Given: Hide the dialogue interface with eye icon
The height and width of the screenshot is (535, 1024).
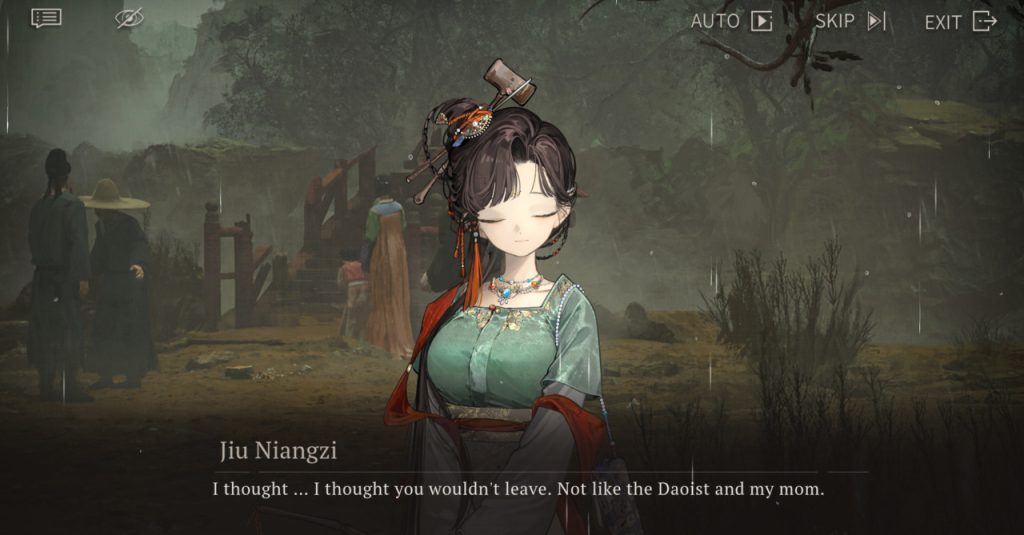Looking at the screenshot, I should [129, 18].
